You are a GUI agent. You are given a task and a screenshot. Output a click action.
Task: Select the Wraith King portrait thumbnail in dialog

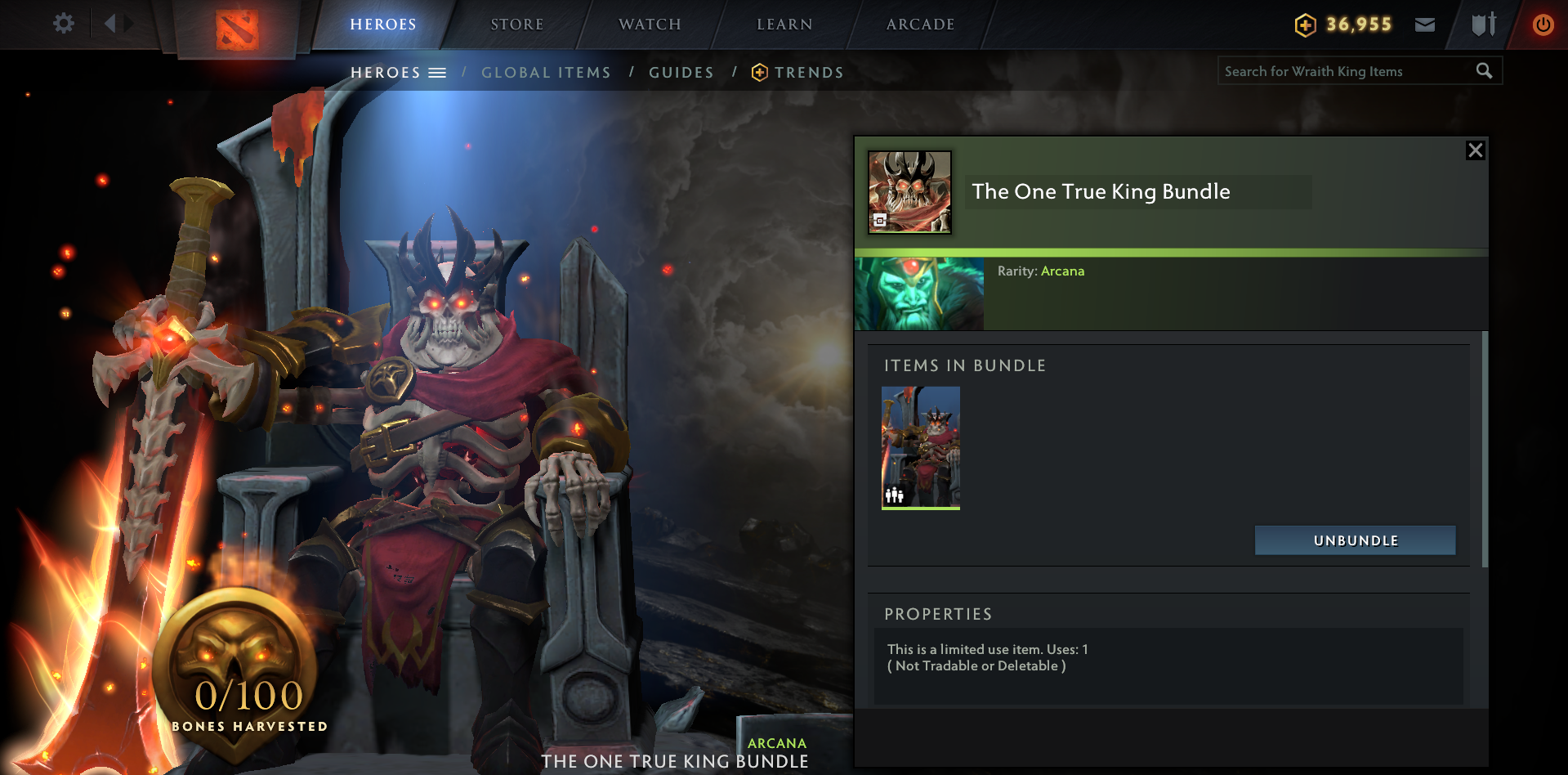click(918, 293)
